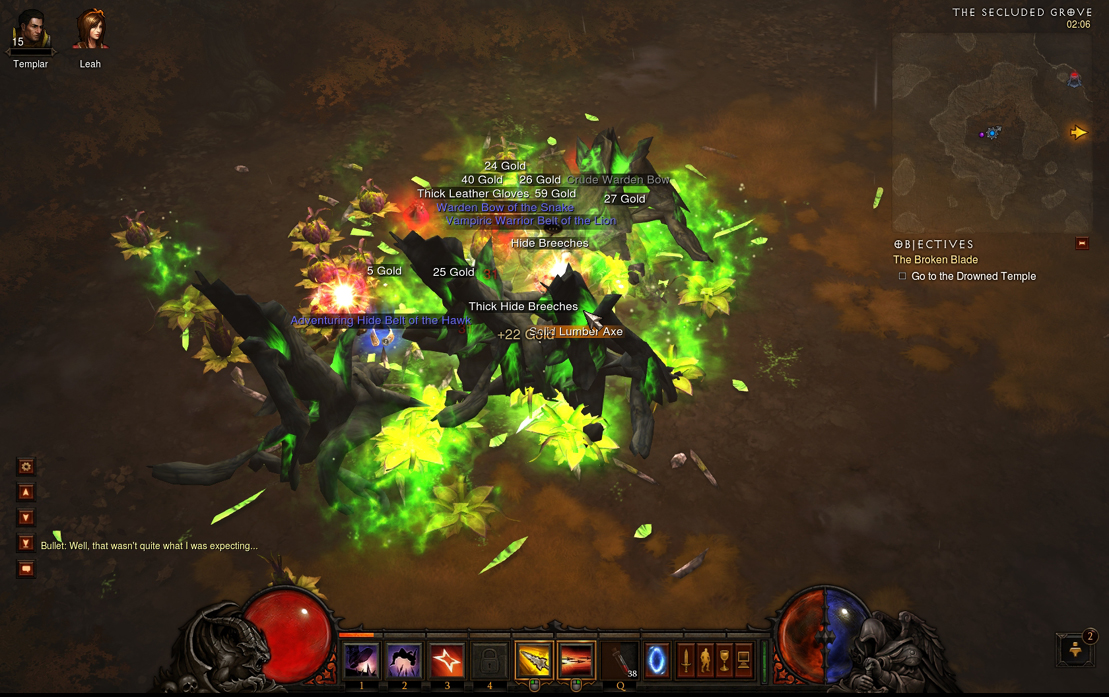Activate the skill in hotbar slot 1
1109x697 pixels.
pos(361,660)
